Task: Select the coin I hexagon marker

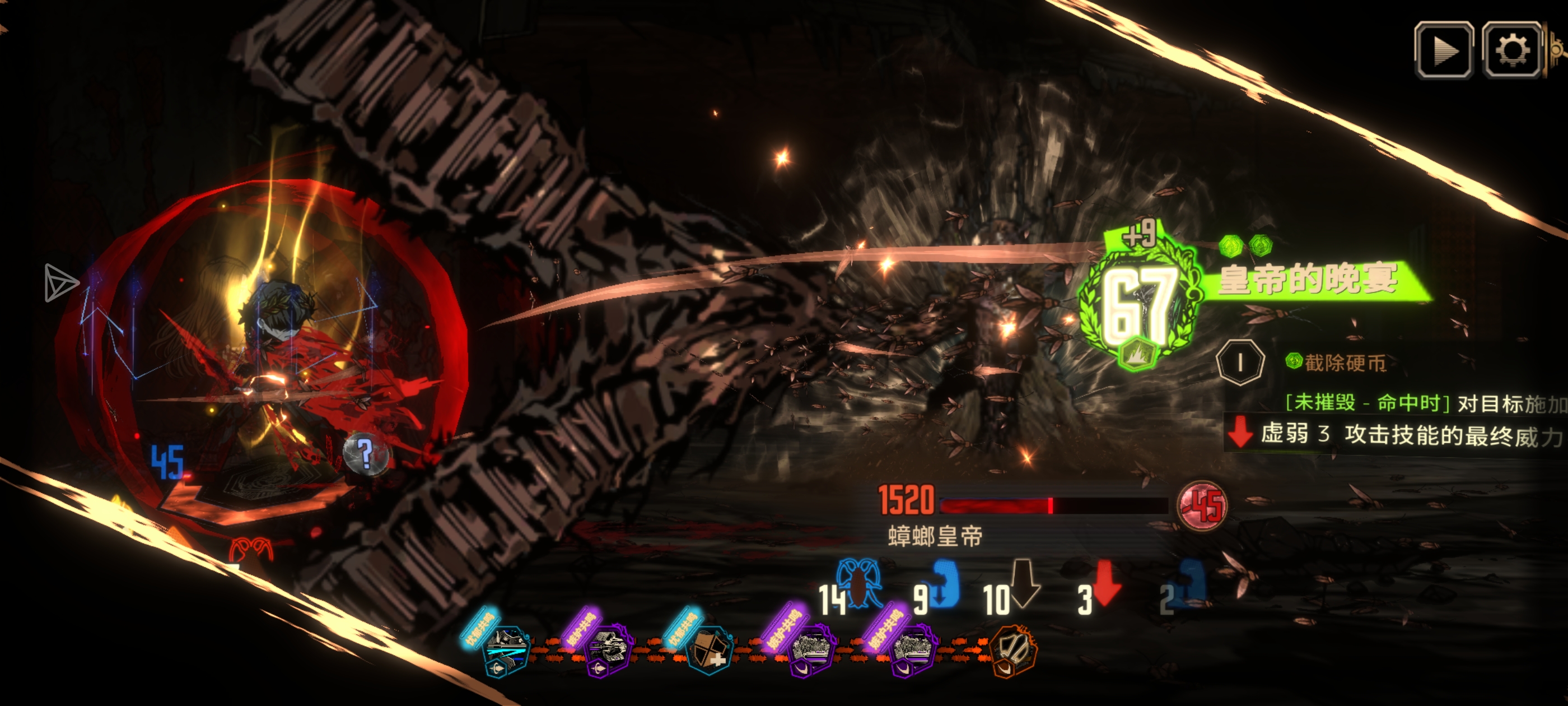Action: coord(1240,363)
